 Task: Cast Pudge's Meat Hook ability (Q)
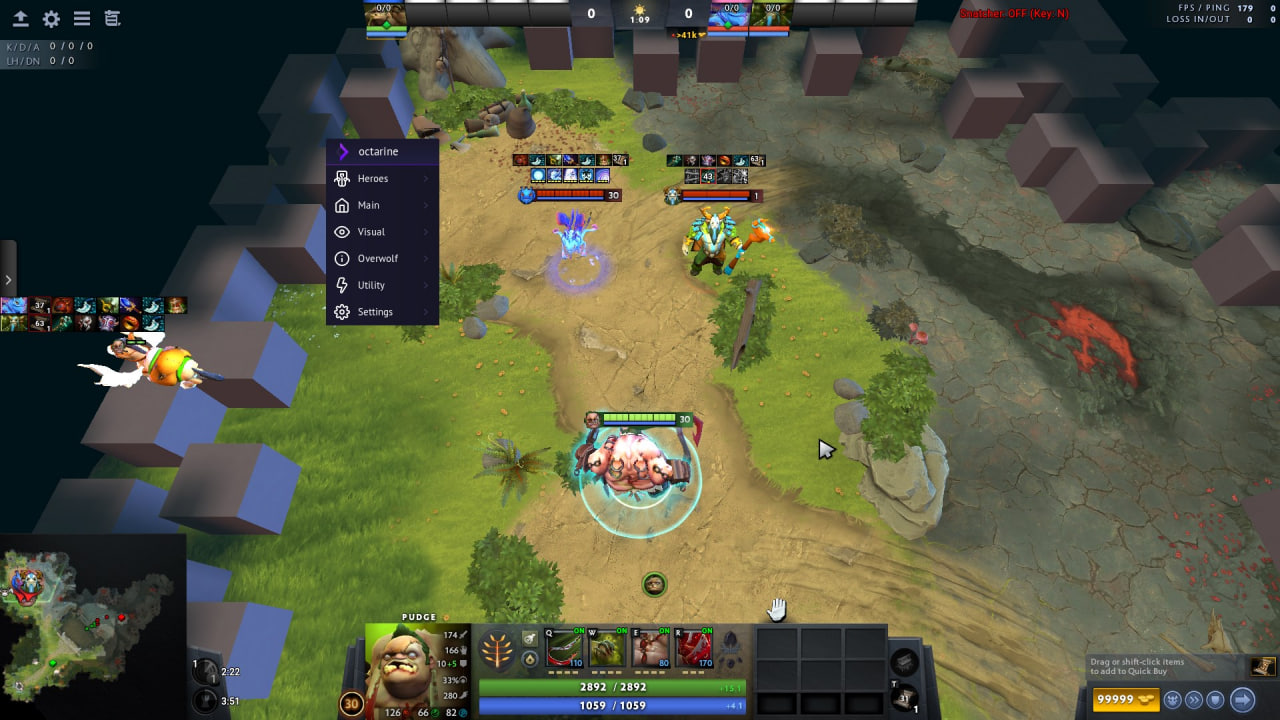click(564, 649)
